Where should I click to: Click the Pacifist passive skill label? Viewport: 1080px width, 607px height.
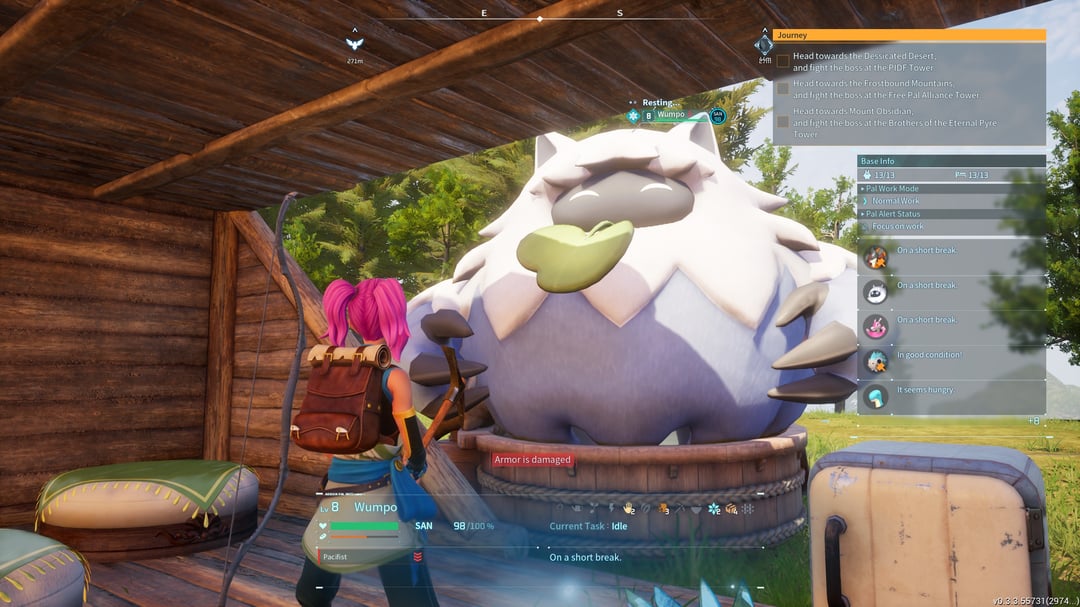pyautogui.click(x=337, y=556)
